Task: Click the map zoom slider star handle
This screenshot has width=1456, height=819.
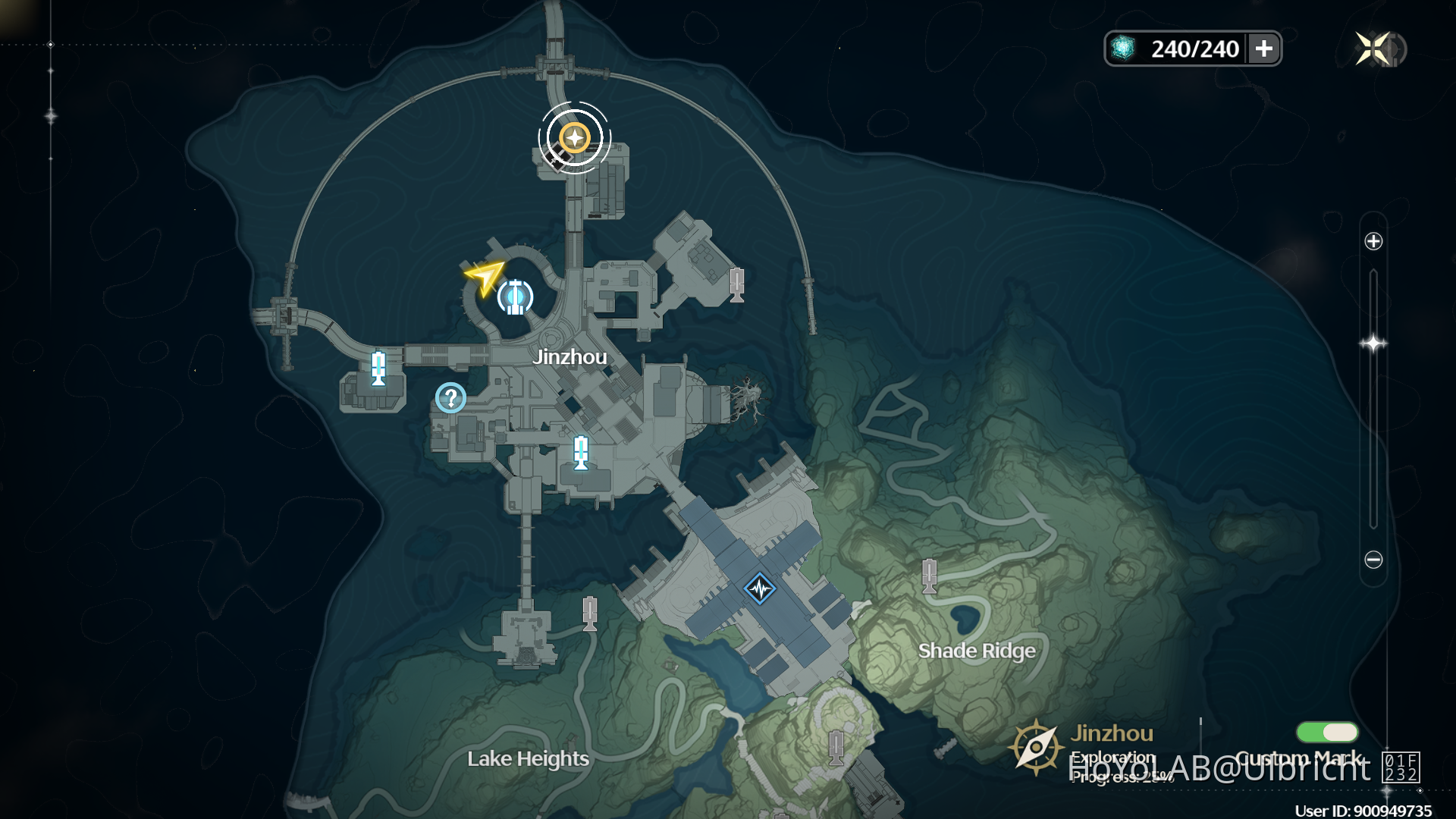Action: click(x=1373, y=344)
